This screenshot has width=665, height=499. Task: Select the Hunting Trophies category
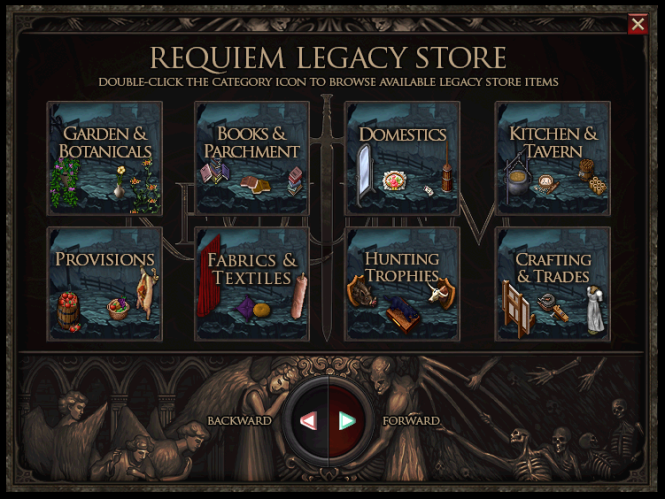(x=403, y=284)
